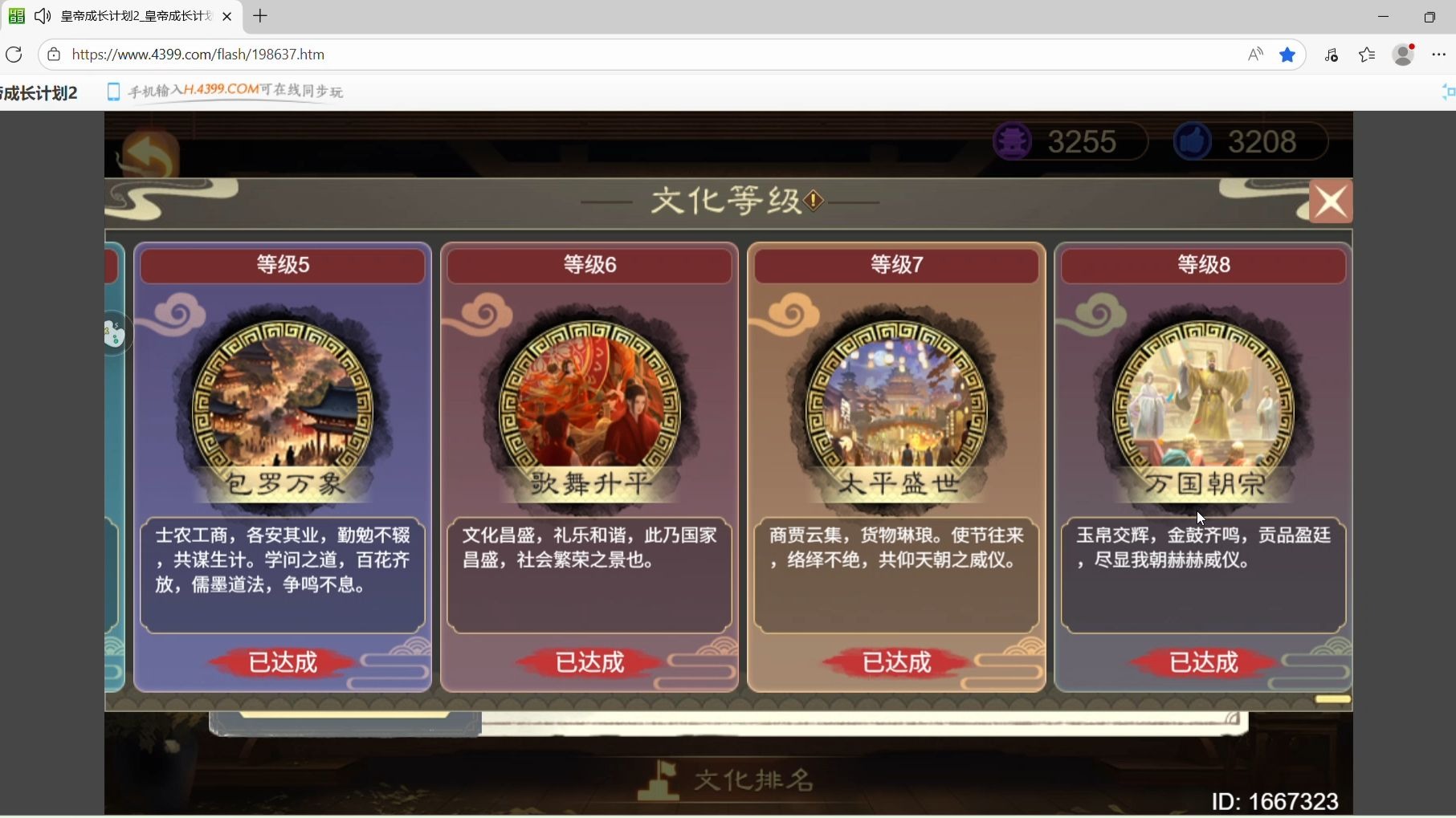Image resolution: width=1456 pixels, height=818 pixels.
Task: Close the 文化等级 dialog with the X button
Action: coord(1331,201)
